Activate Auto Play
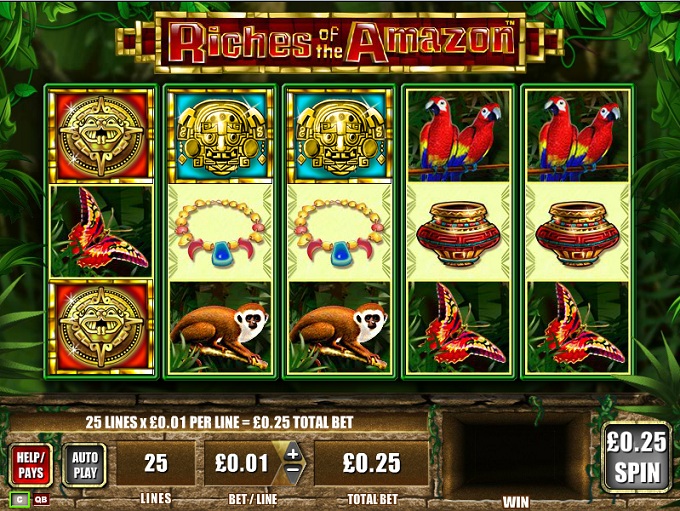This screenshot has height=511, width=680. click(84, 464)
